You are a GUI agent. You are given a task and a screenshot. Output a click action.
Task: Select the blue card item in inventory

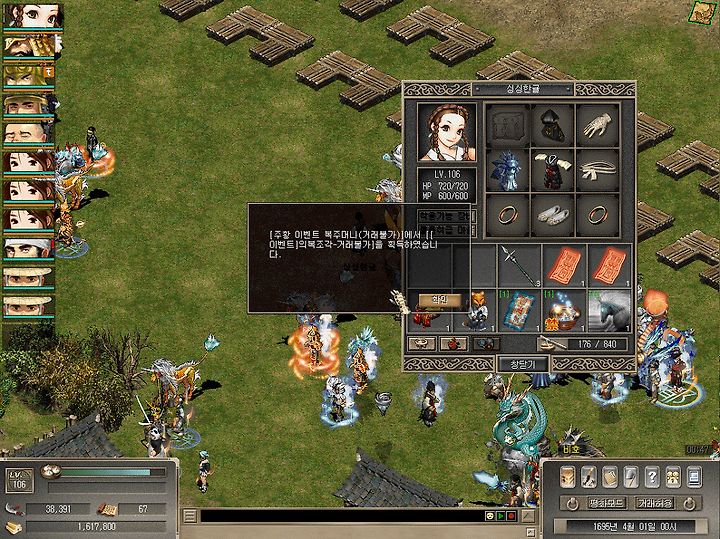520,310
